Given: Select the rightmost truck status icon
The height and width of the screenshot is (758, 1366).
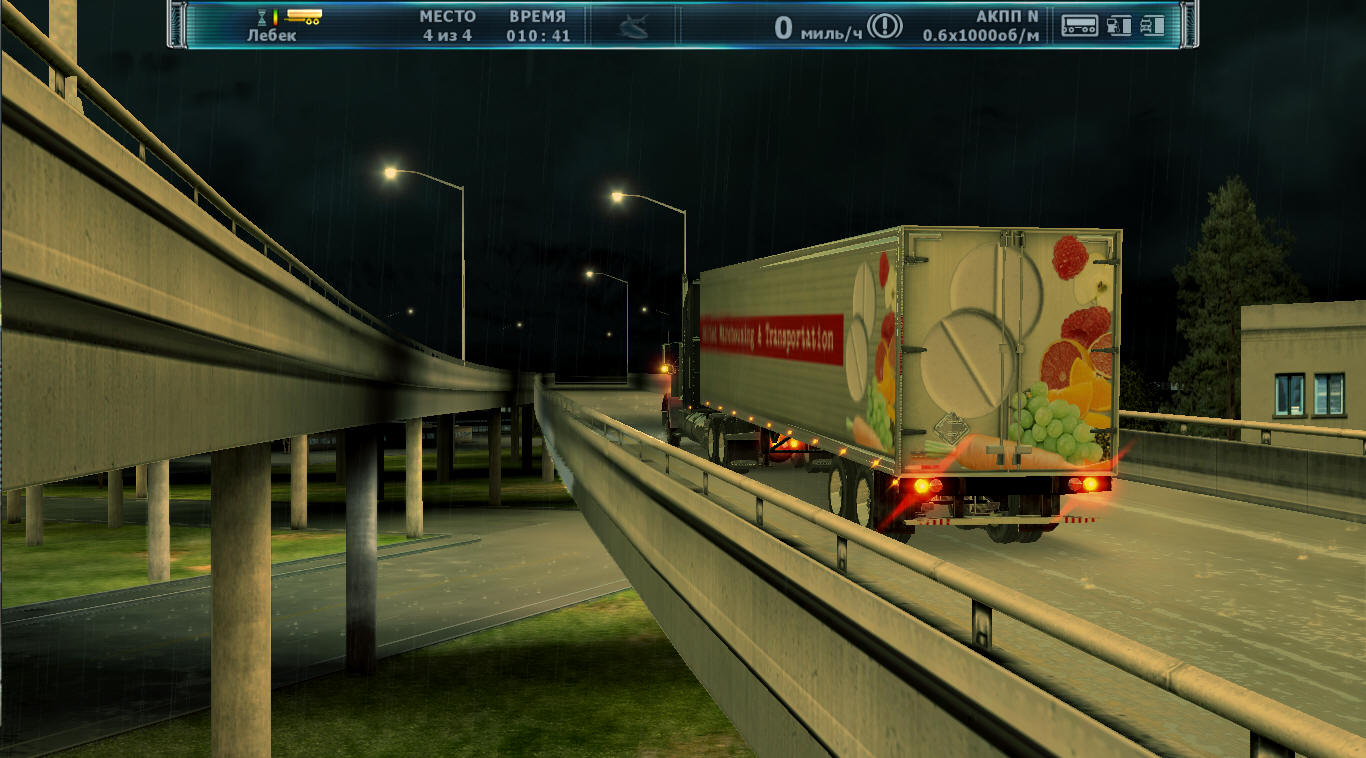Looking at the screenshot, I should pos(1153,26).
